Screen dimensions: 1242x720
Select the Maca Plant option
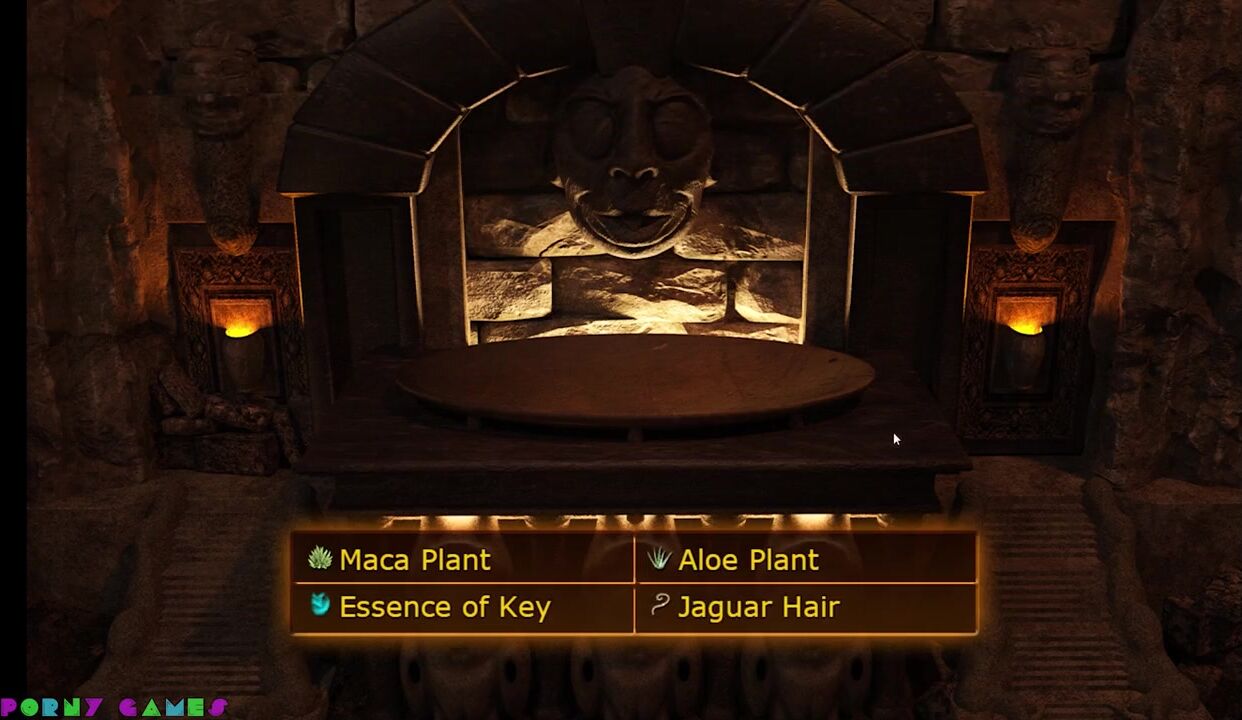pyautogui.click(x=415, y=560)
